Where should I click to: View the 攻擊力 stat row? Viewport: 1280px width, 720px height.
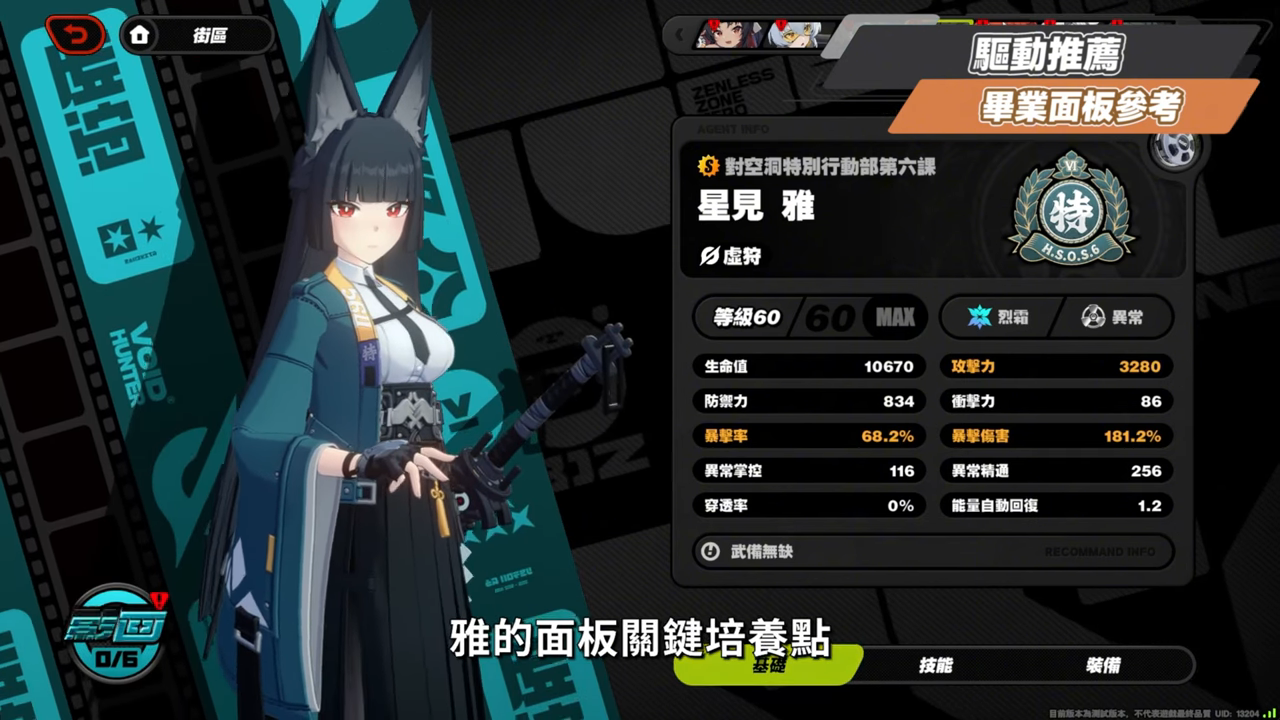click(1056, 367)
